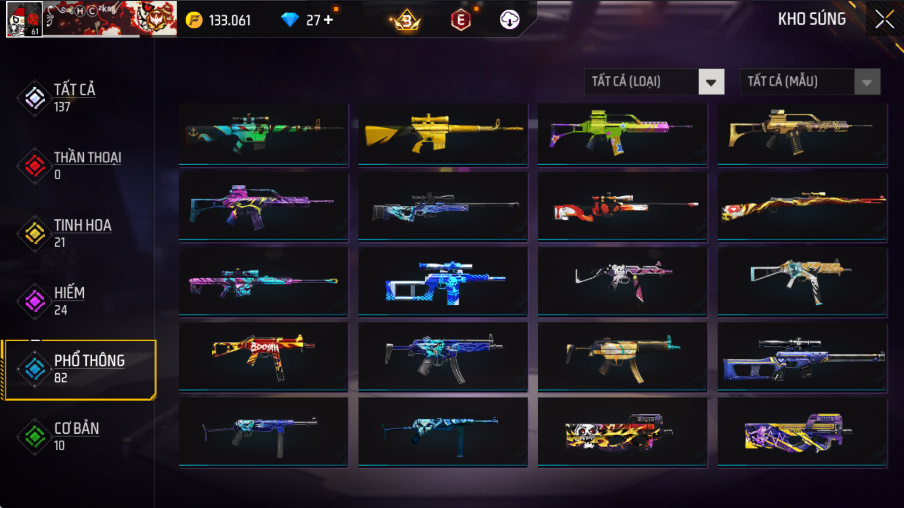Select the yellow skull P90 skin
This screenshot has height=508, width=904.
(x=622, y=431)
